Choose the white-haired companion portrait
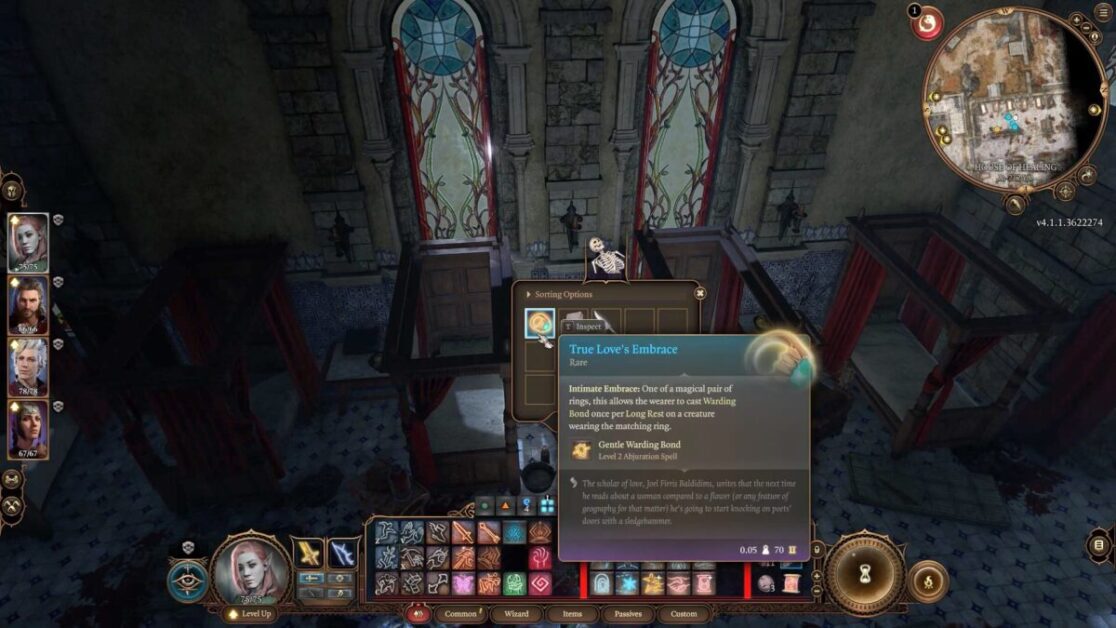1116x628 pixels. click(28, 365)
